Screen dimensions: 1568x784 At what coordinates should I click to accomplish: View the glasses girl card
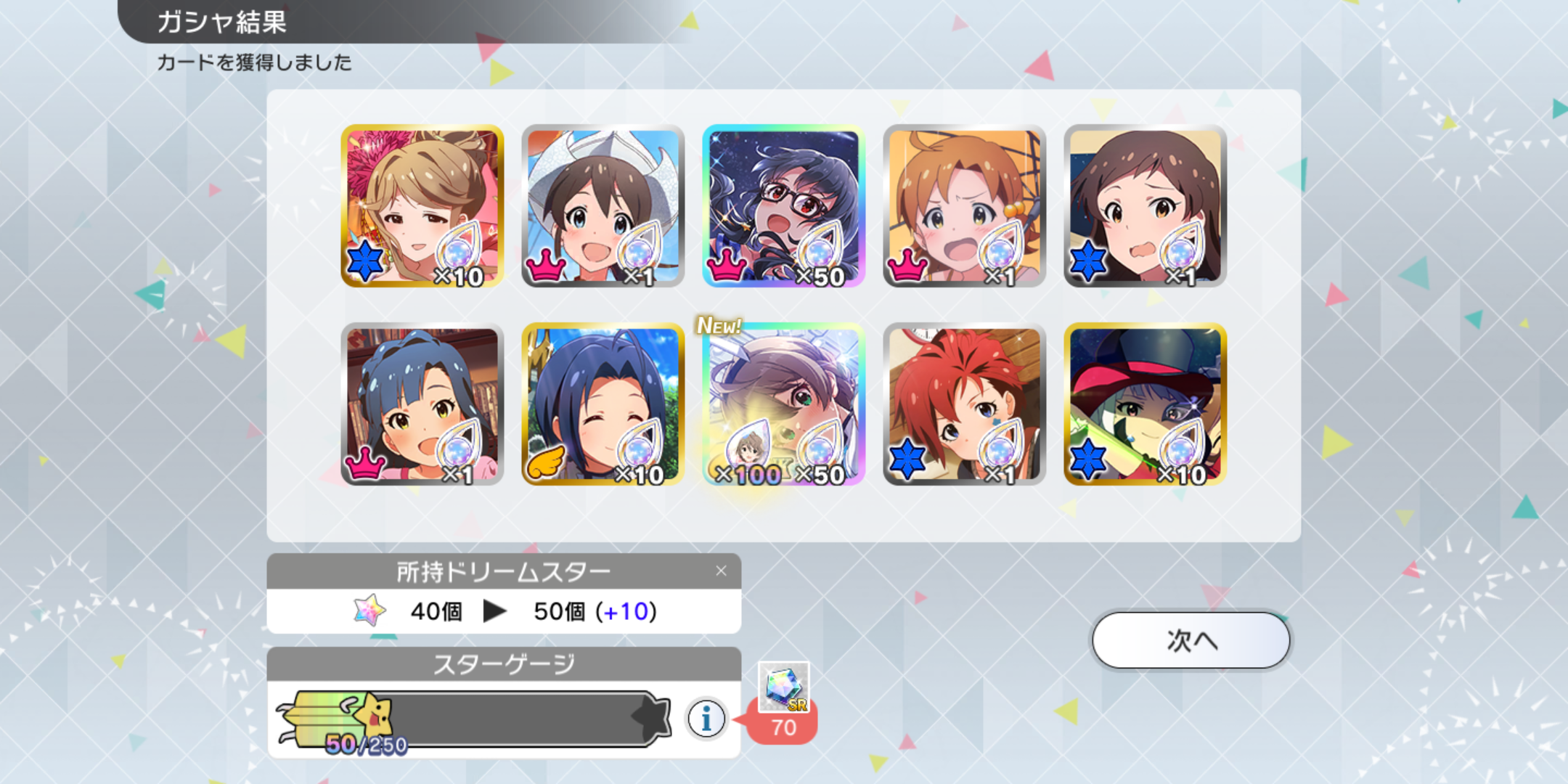coord(783,205)
